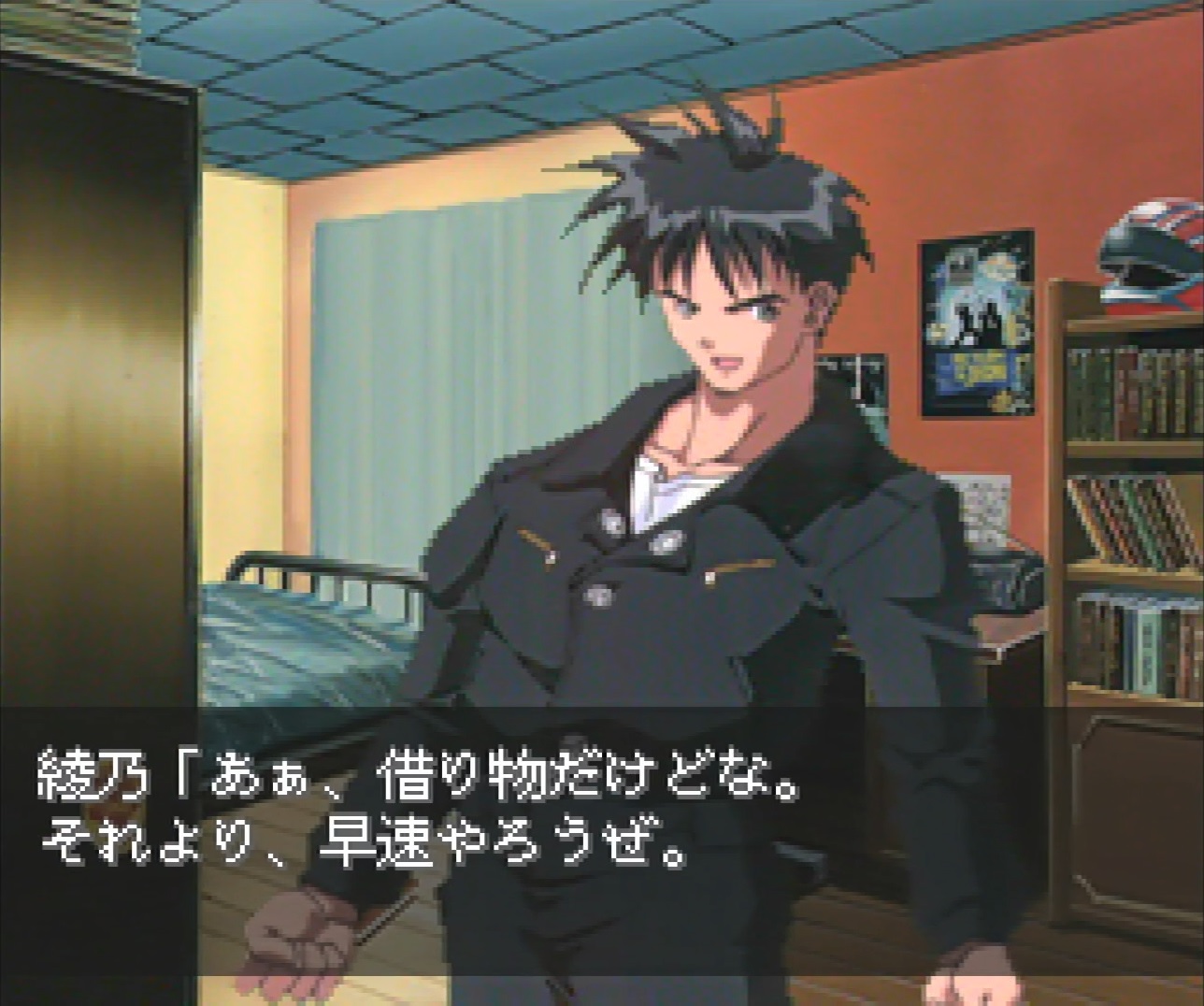Click the motorcycle helmet atop the bookshelf
Image resolution: width=1204 pixels, height=1006 pixels.
coord(1145,248)
